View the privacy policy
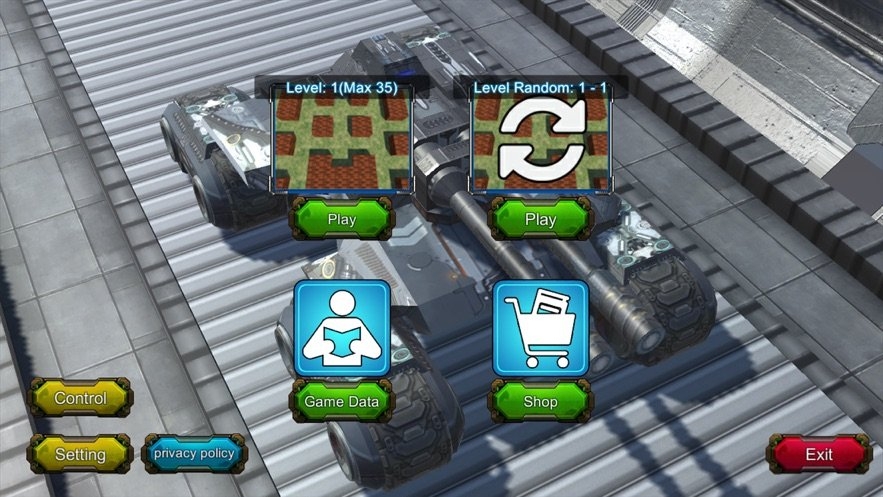Image resolution: width=883 pixels, height=497 pixels. coord(194,453)
